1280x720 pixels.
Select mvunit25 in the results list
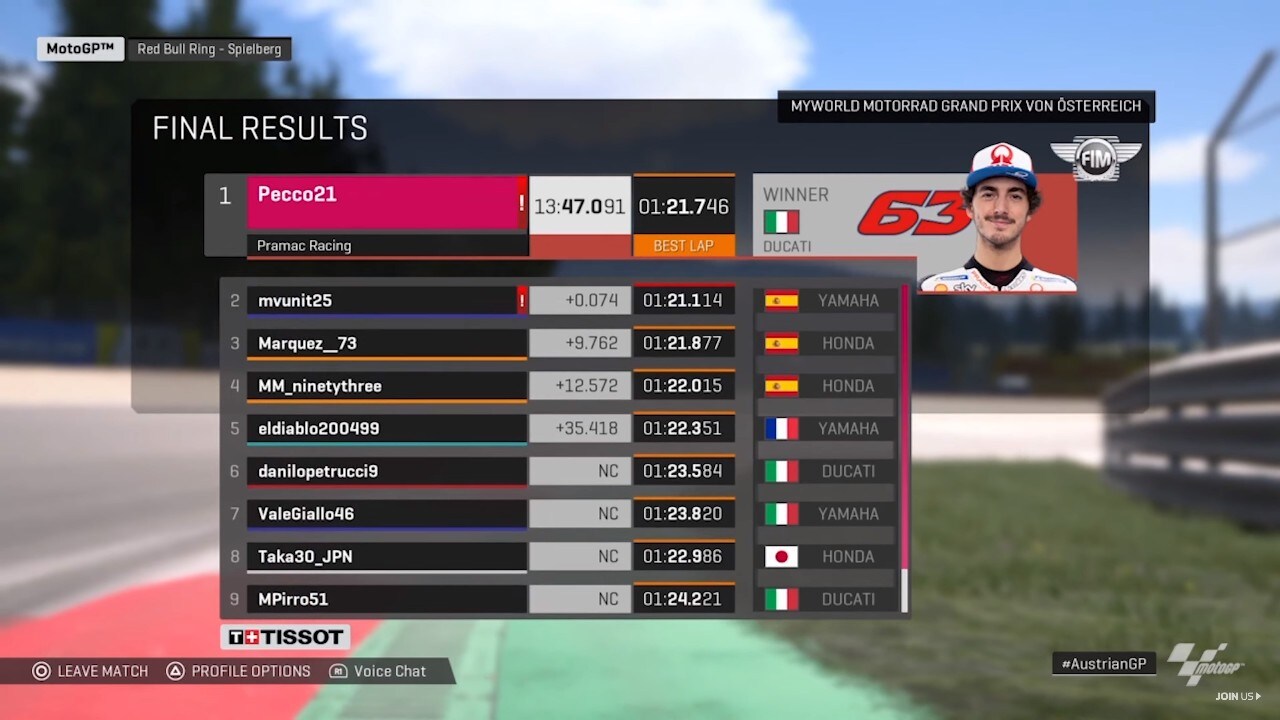tap(386, 300)
